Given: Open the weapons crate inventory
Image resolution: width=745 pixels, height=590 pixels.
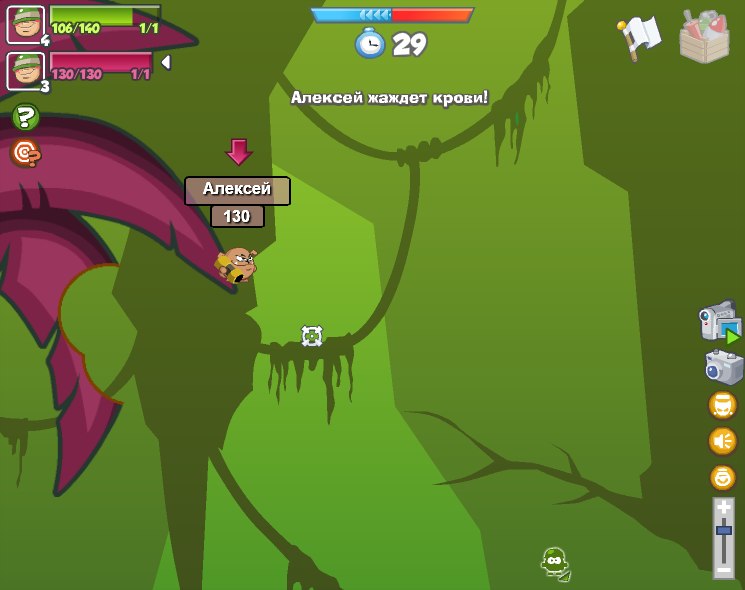Looking at the screenshot, I should 704,38.
